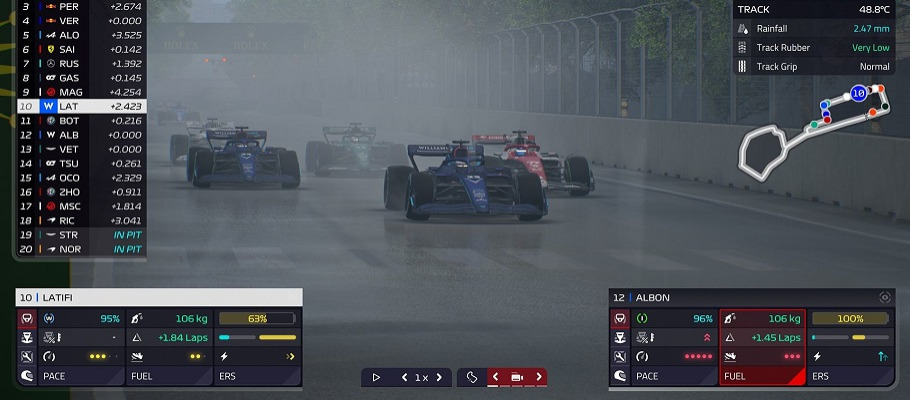This screenshot has height=400, width=910.
Task: Select Latifi's steering wheel tab
Action: pos(25,319)
